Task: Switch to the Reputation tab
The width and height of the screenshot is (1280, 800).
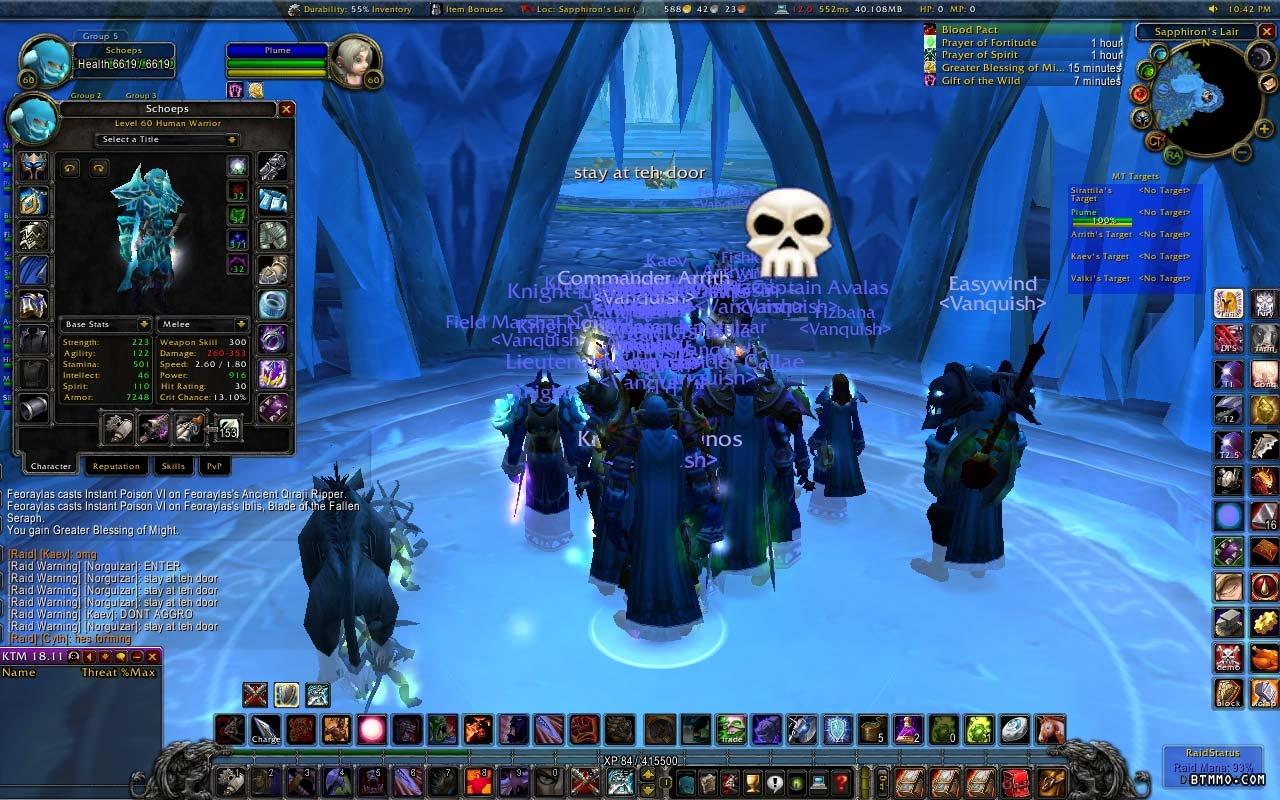Action: [116, 466]
